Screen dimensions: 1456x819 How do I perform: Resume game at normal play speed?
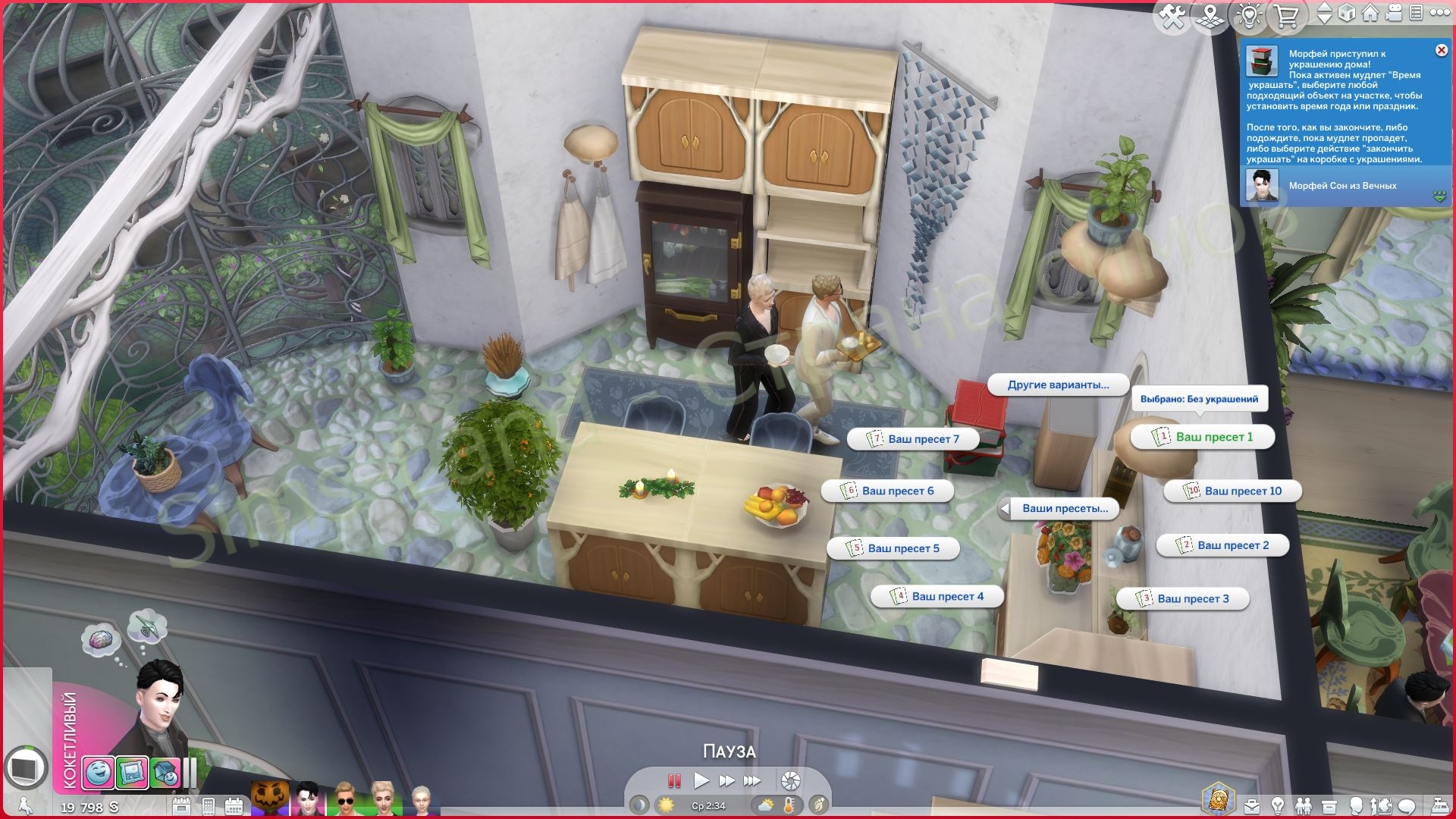click(x=701, y=780)
